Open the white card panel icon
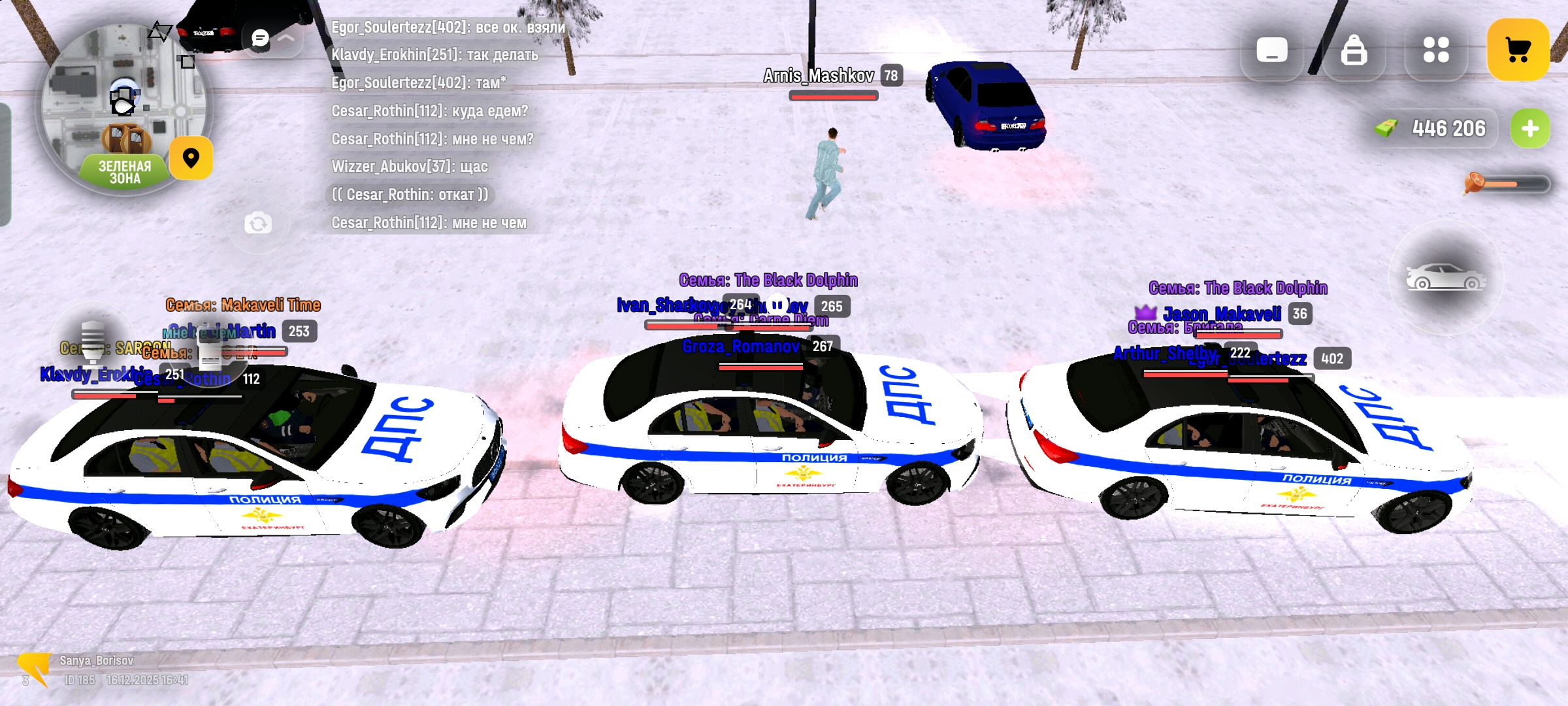 pos(1271,50)
